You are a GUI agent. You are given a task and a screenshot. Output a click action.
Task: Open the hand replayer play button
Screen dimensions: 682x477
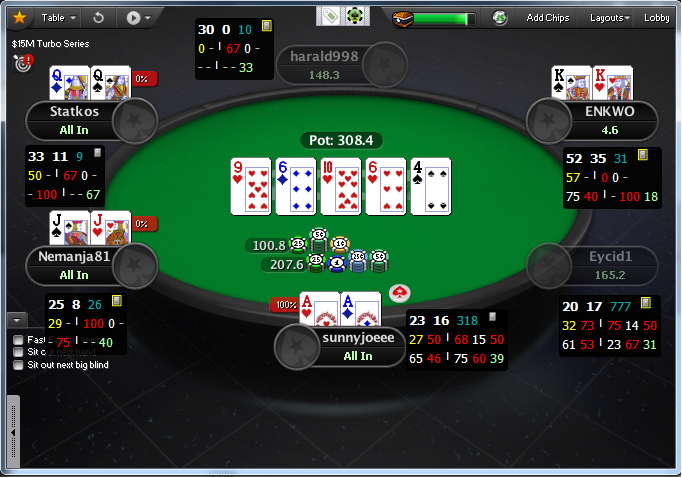point(138,17)
